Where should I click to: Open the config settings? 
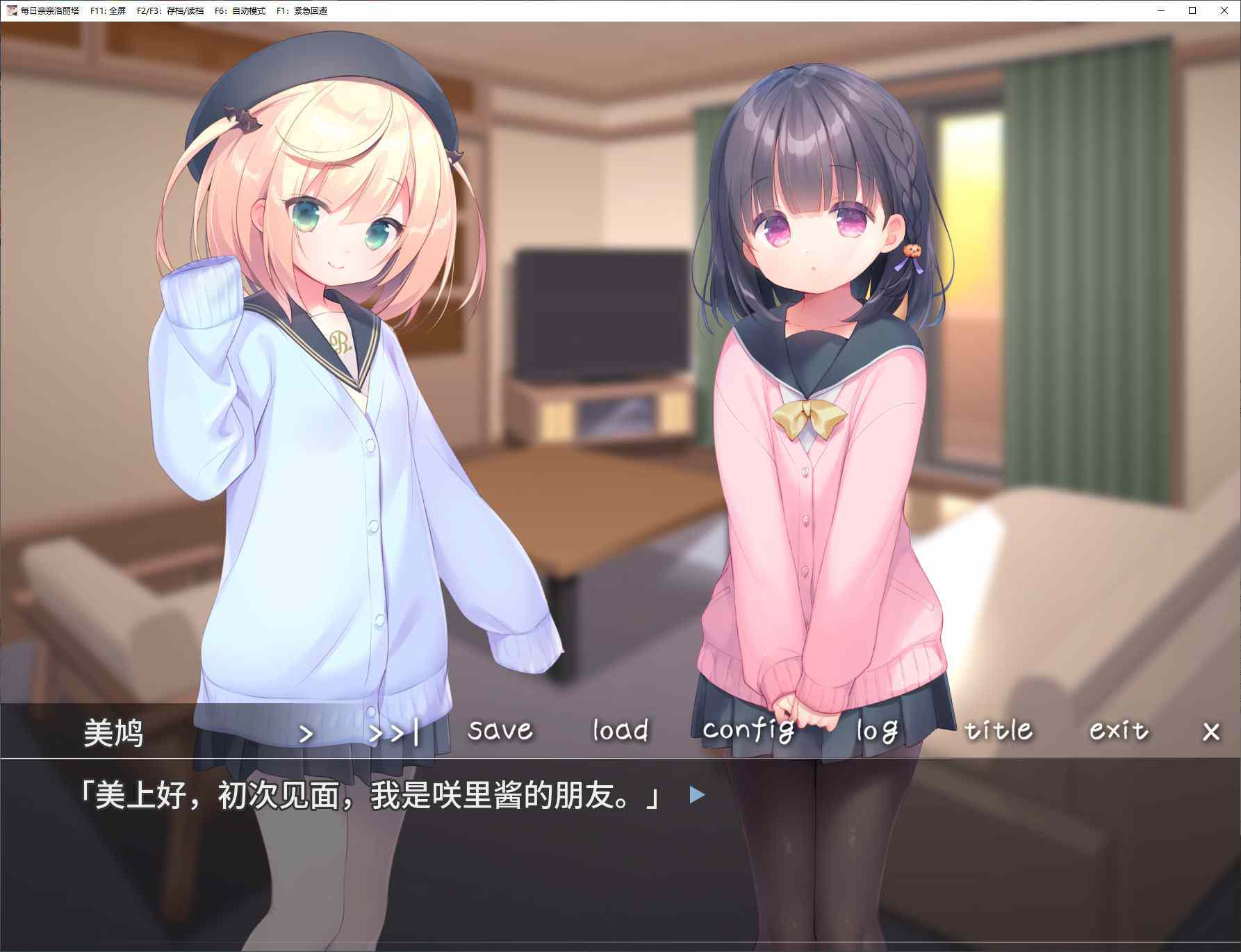pos(748,730)
